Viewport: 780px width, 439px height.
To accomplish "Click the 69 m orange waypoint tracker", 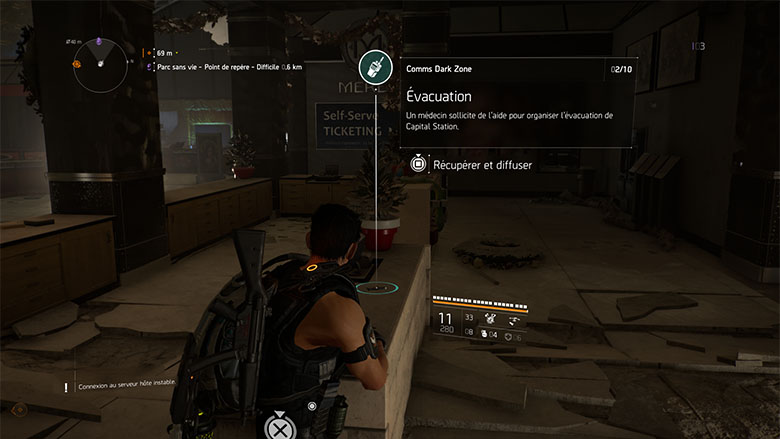I will pos(164,52).
